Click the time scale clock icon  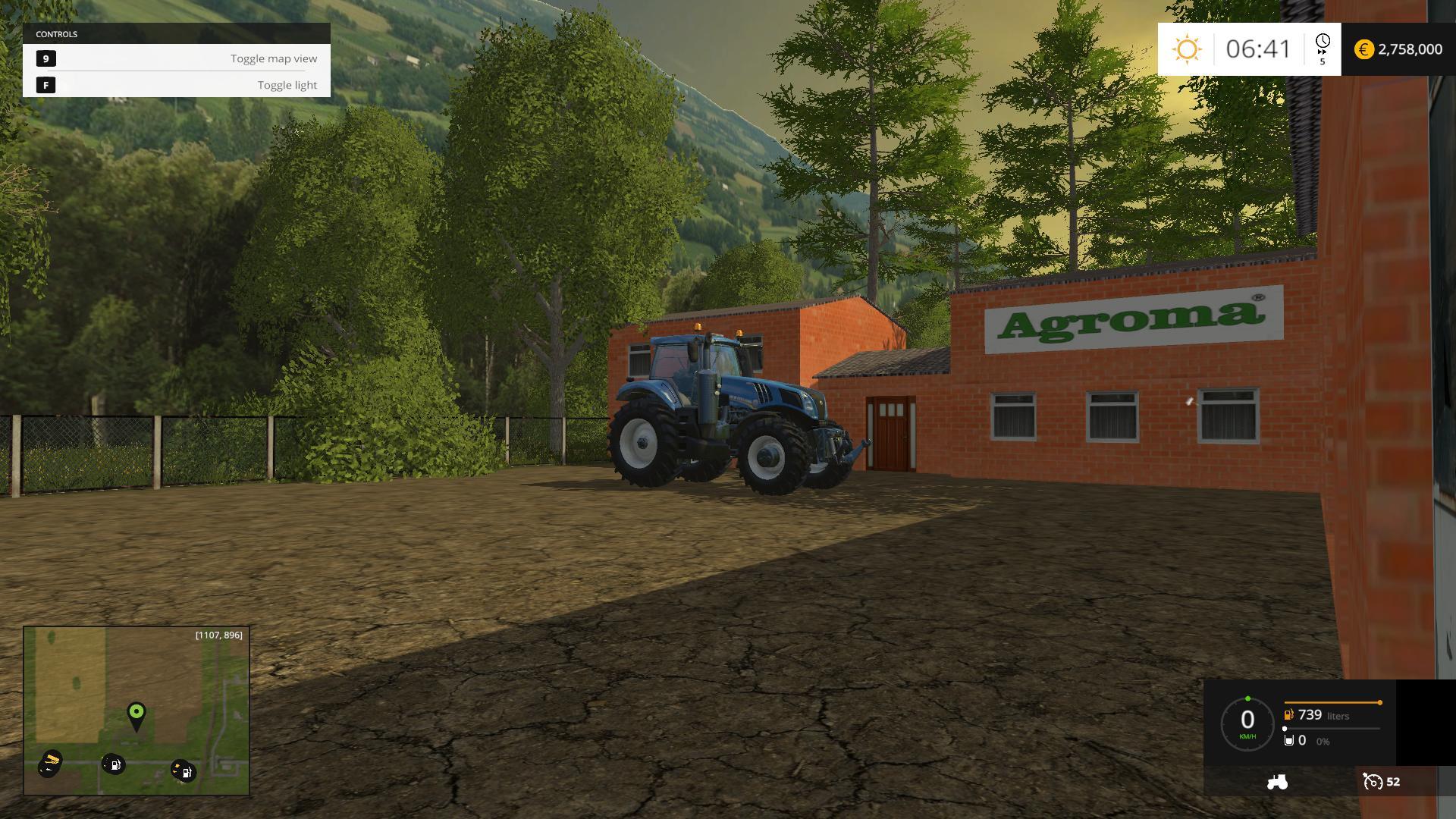pyautogui.click(x=1323, y=42)
